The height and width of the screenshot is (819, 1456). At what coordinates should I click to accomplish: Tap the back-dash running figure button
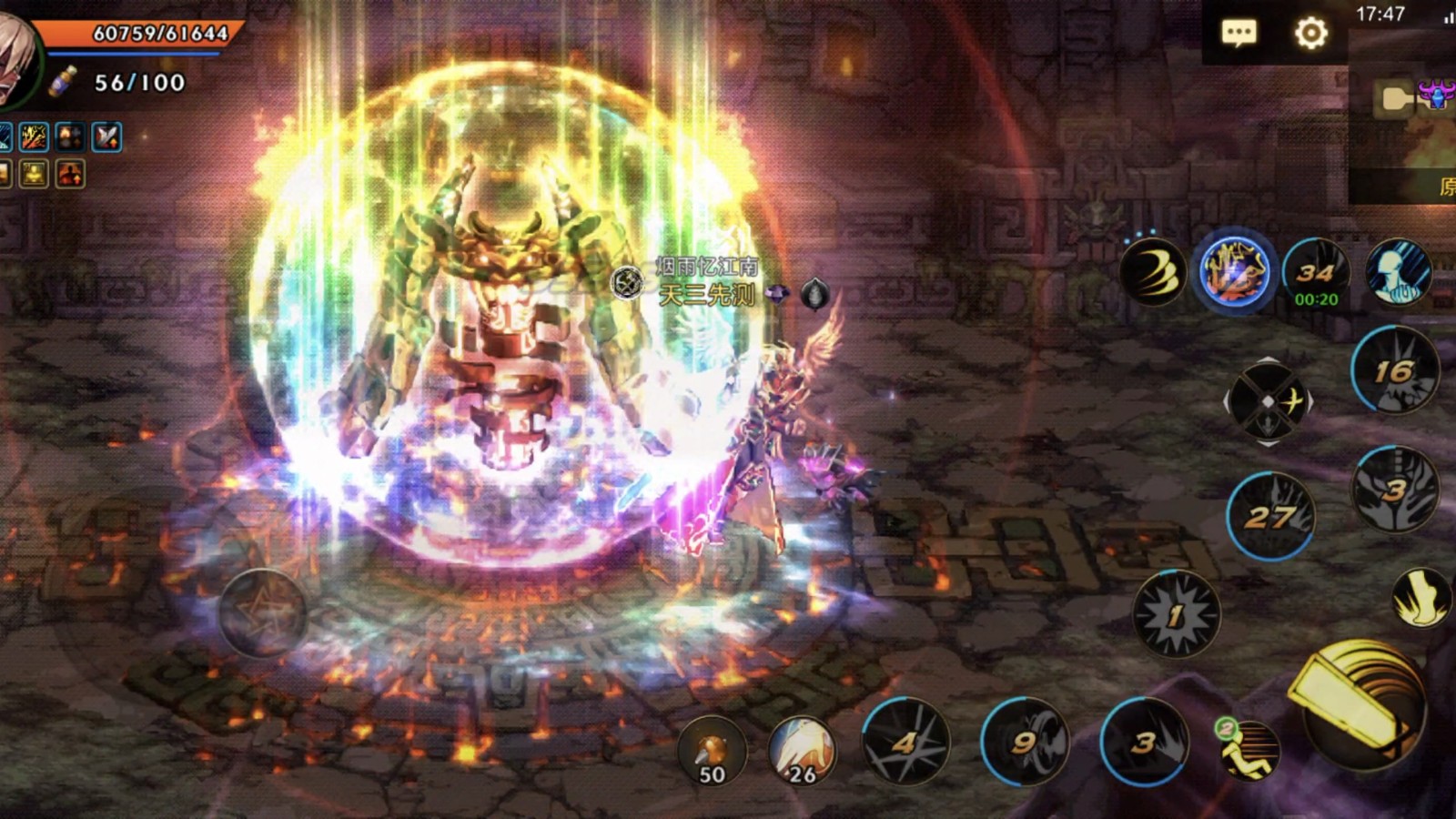(x=1249, y=750)
